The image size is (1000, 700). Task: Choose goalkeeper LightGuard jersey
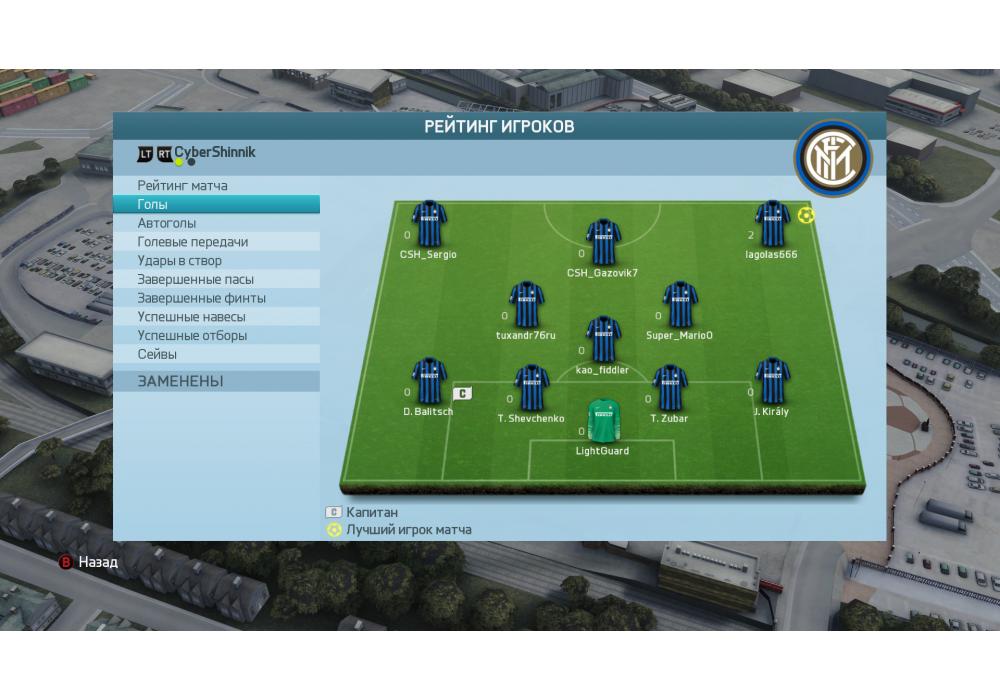[602, 421]
